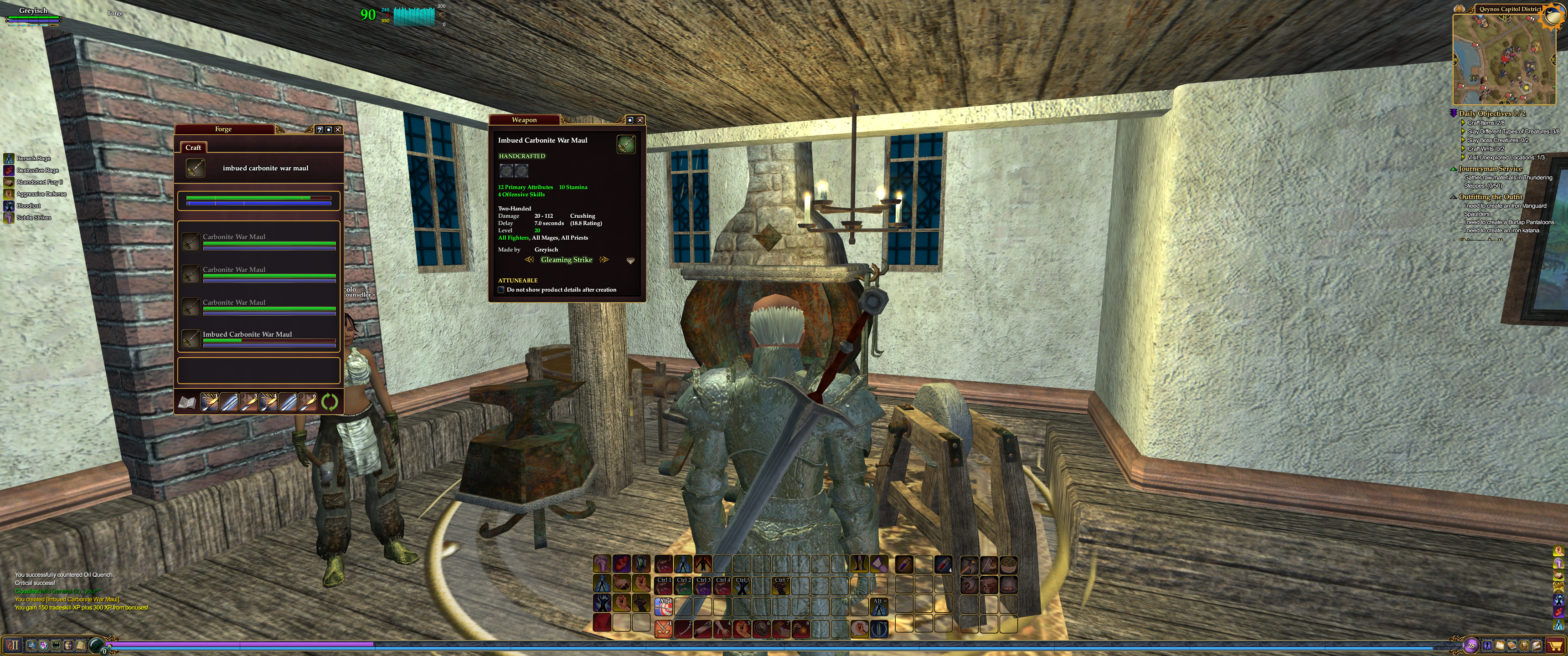This screenshot has height=656, width=1568.
Task: Click the Imbued Carbonite War Maul item icon
Action: tap(626, 144)
